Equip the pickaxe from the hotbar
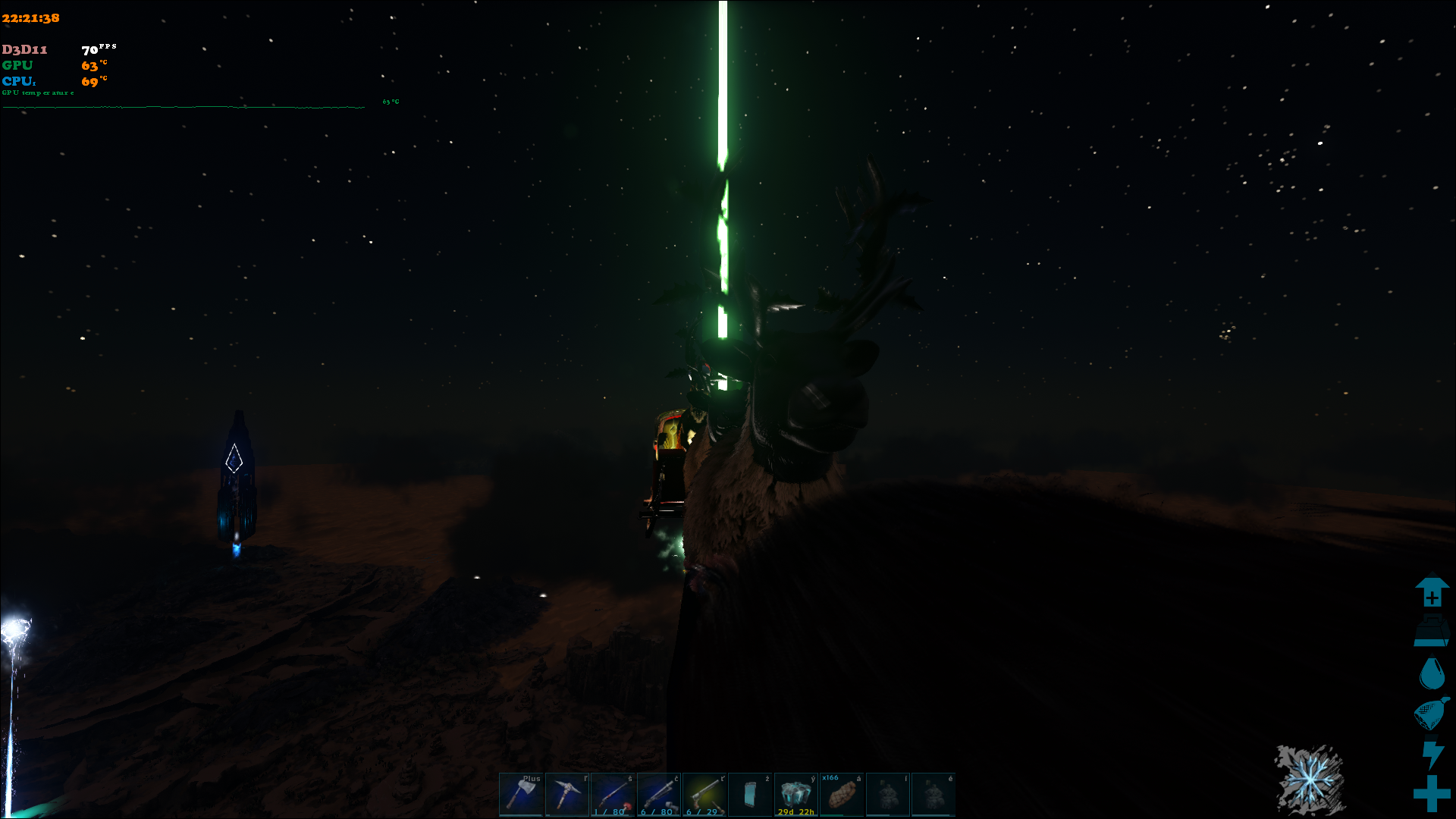Image resolution: width=1456 pixels, height=819 pixels. [566, 794]
